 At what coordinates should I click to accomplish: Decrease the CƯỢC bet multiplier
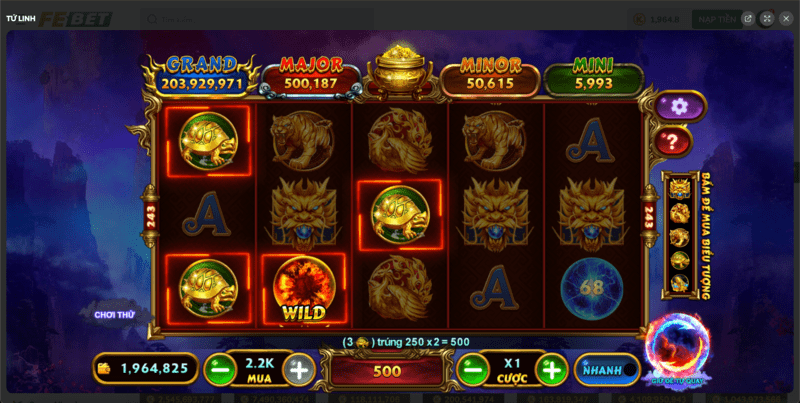point(471,369)
